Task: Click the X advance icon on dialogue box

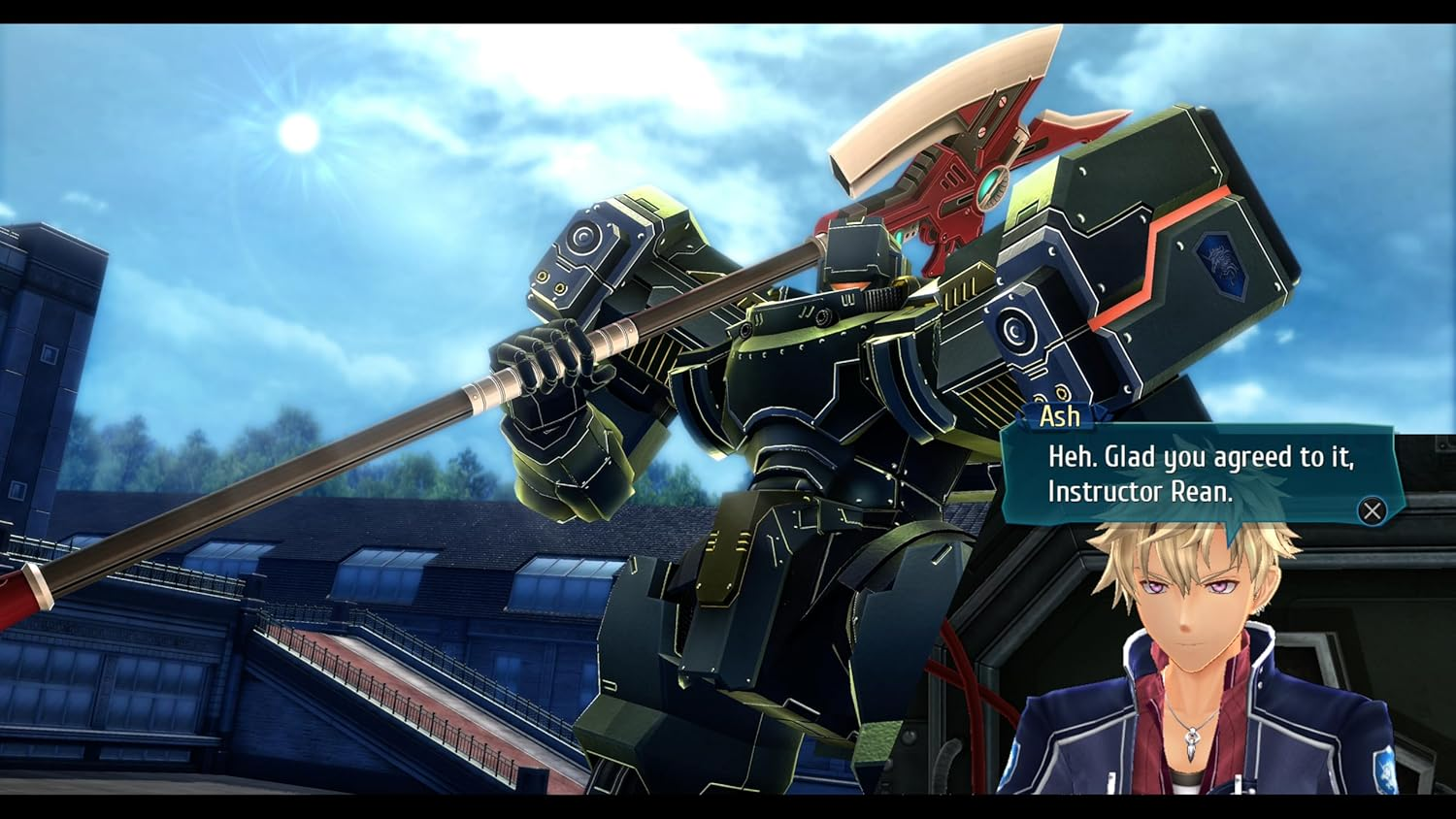Action: tap(1371, 511)
